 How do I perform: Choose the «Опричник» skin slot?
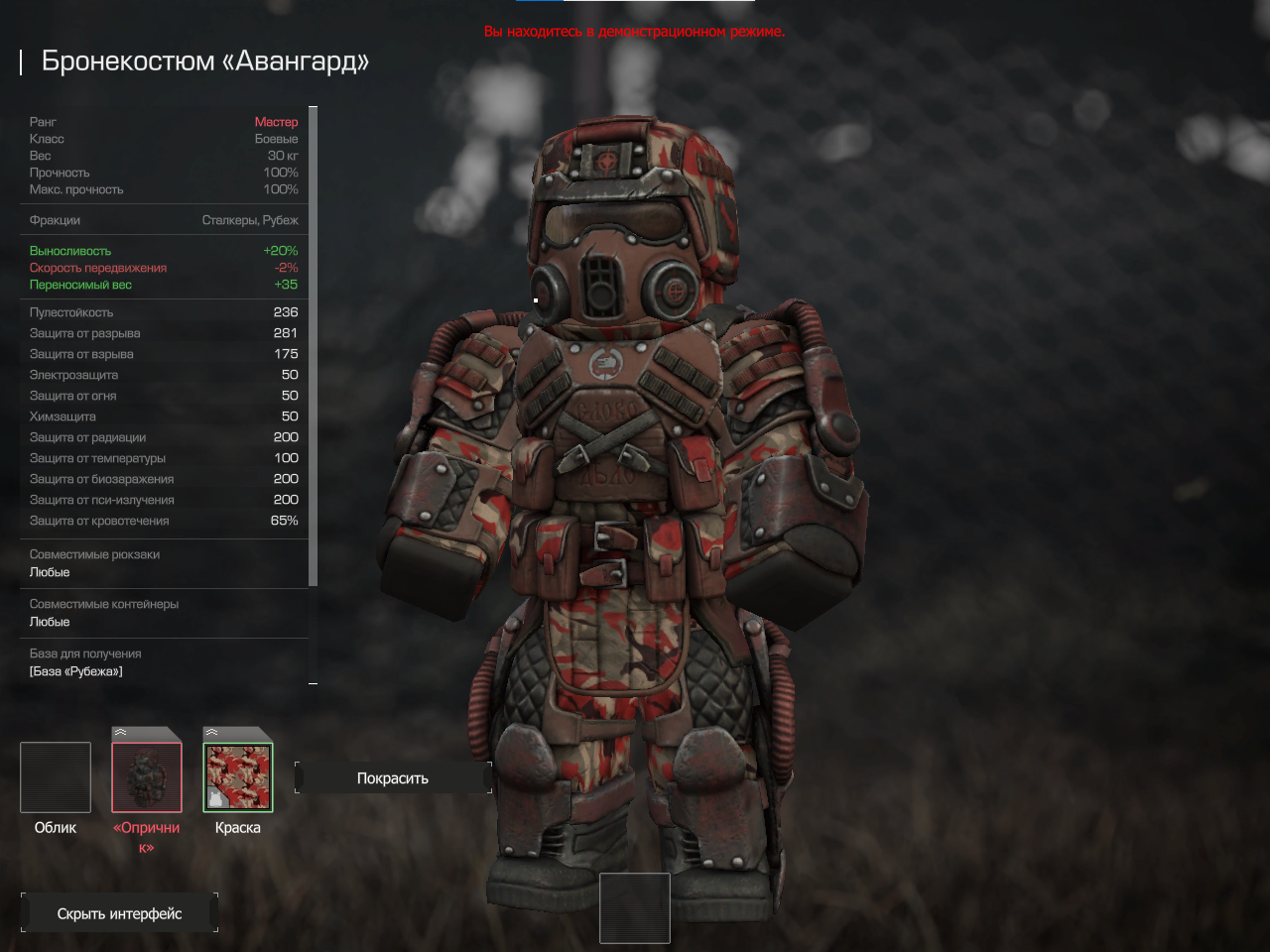(147, 777)
